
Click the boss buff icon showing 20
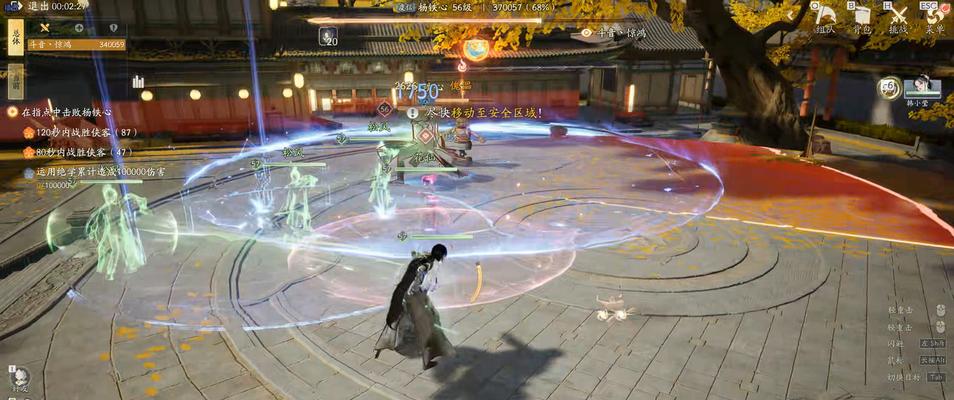pyautogui.click(x=328, y=36)
